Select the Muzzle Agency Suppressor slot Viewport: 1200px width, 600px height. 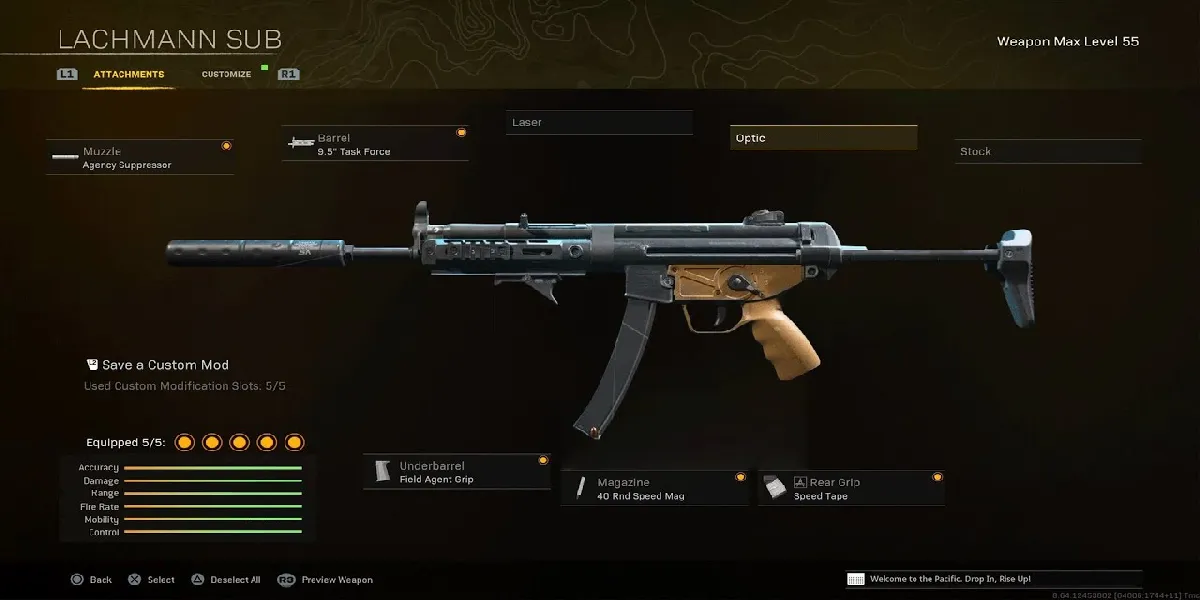coord(140,158)
